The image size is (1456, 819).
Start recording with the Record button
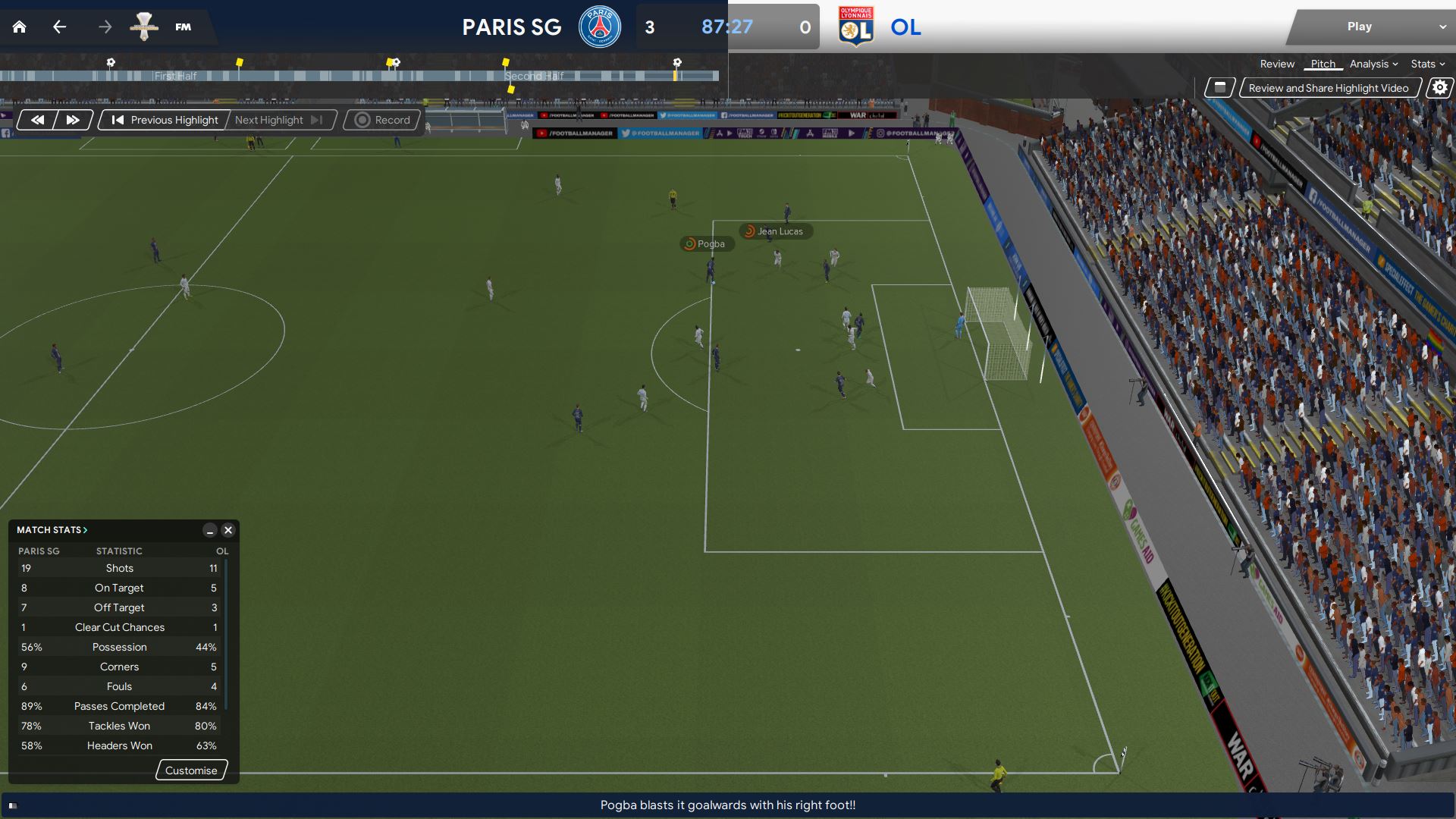[382, 120]
